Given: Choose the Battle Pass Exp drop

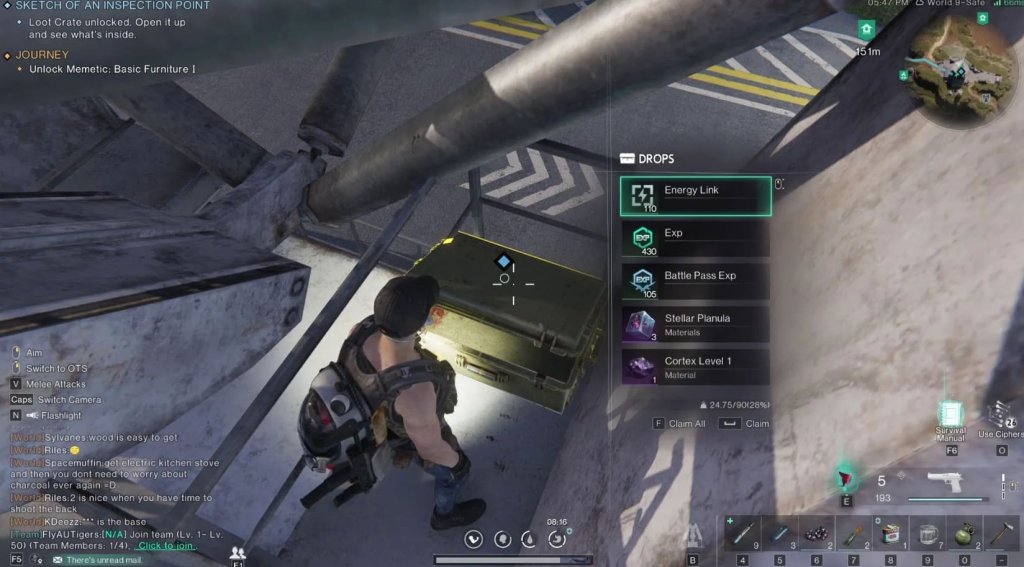Looking at the screenshot, I should (x=695, y=282).
